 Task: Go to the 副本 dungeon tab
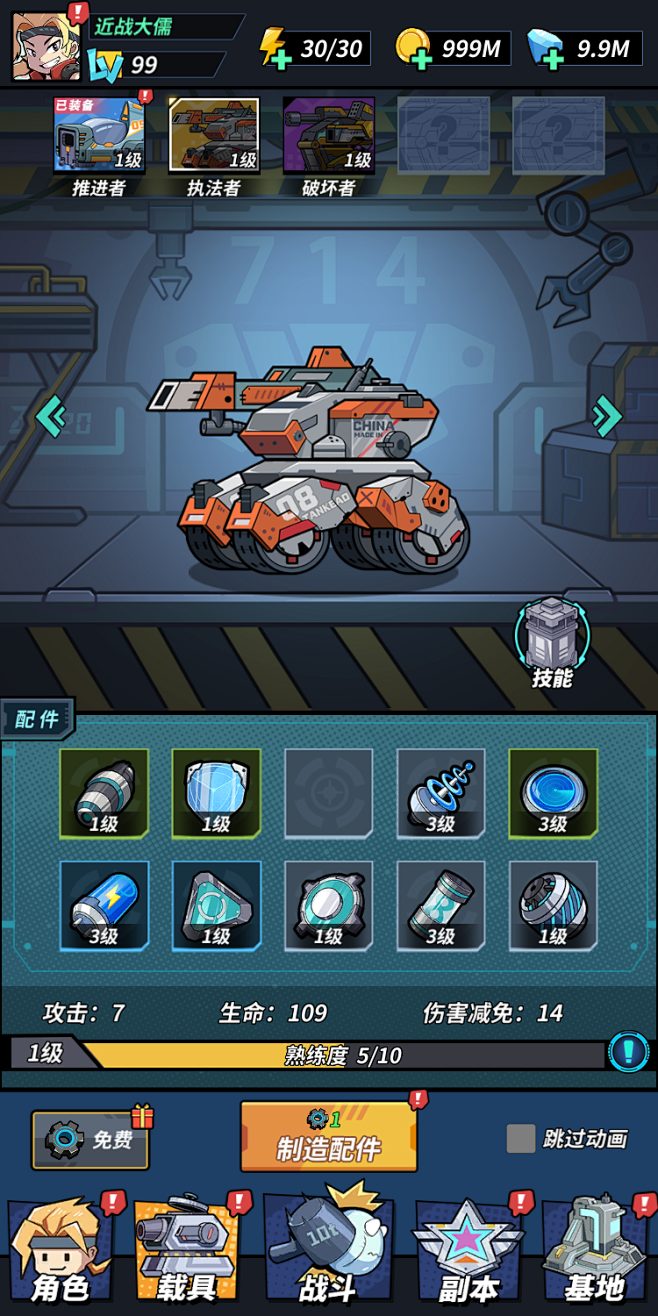[468, 1253]
